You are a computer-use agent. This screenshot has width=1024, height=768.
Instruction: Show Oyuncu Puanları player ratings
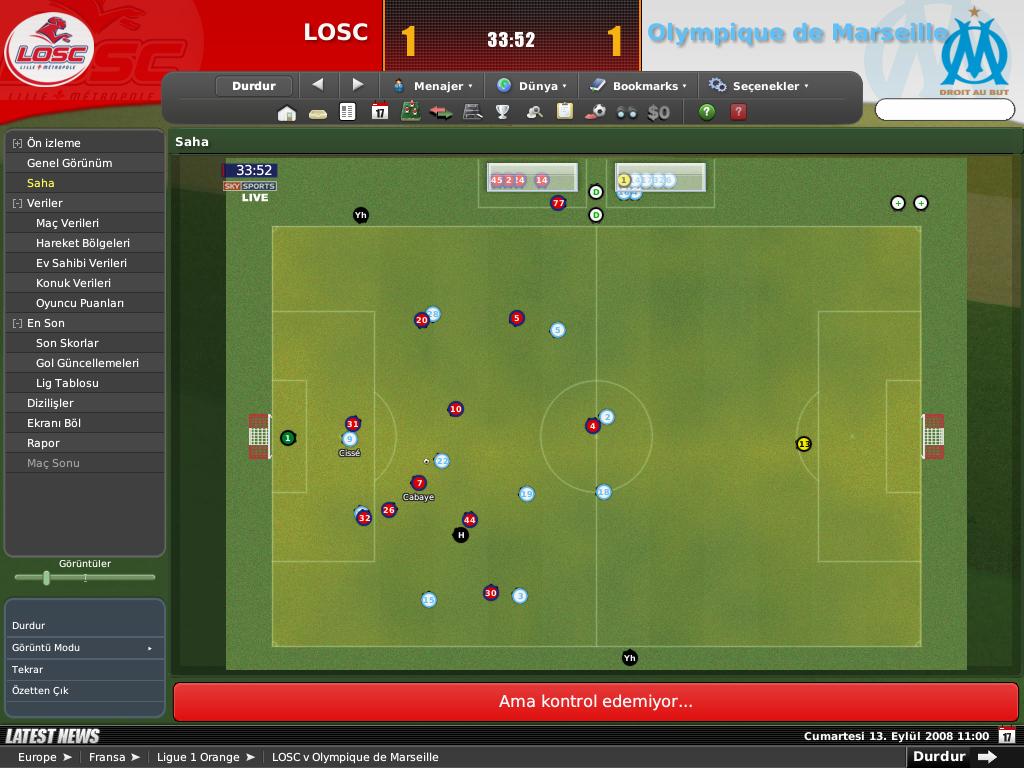click(x=80, y=303)
